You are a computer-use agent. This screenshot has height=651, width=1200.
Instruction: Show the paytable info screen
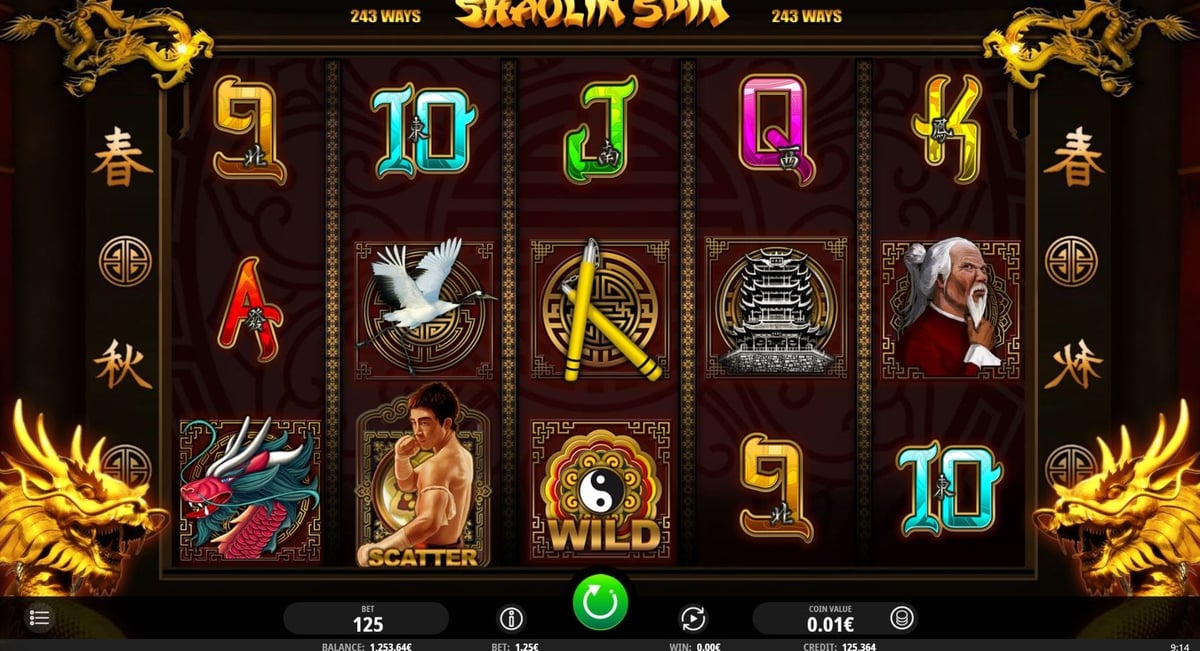(511, 619)
